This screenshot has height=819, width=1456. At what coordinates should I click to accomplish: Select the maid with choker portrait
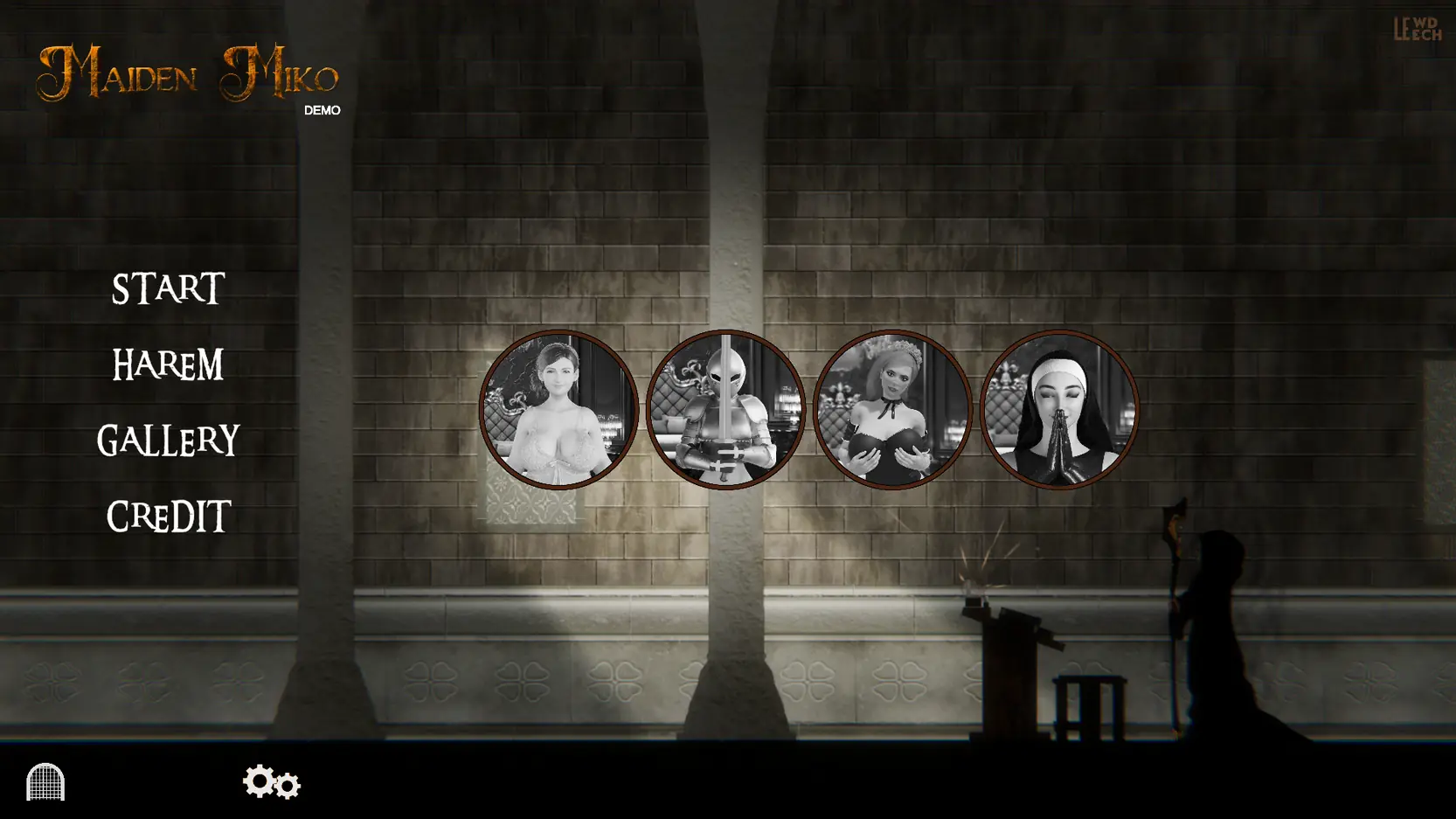click(x=892, y=409)
